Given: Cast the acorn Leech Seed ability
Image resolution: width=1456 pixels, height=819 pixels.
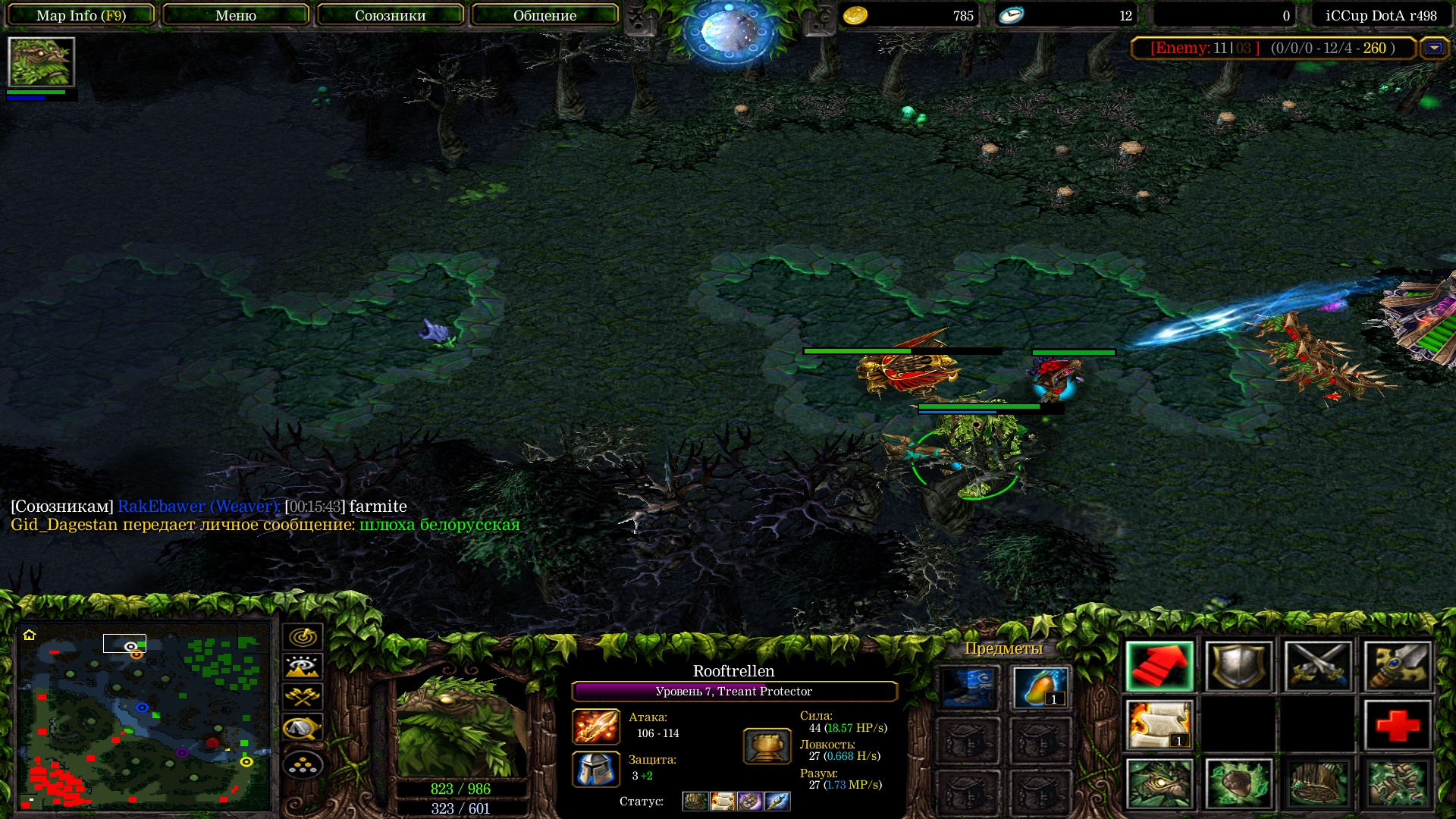Looking at the screenshot, I should pos(1238,783).
